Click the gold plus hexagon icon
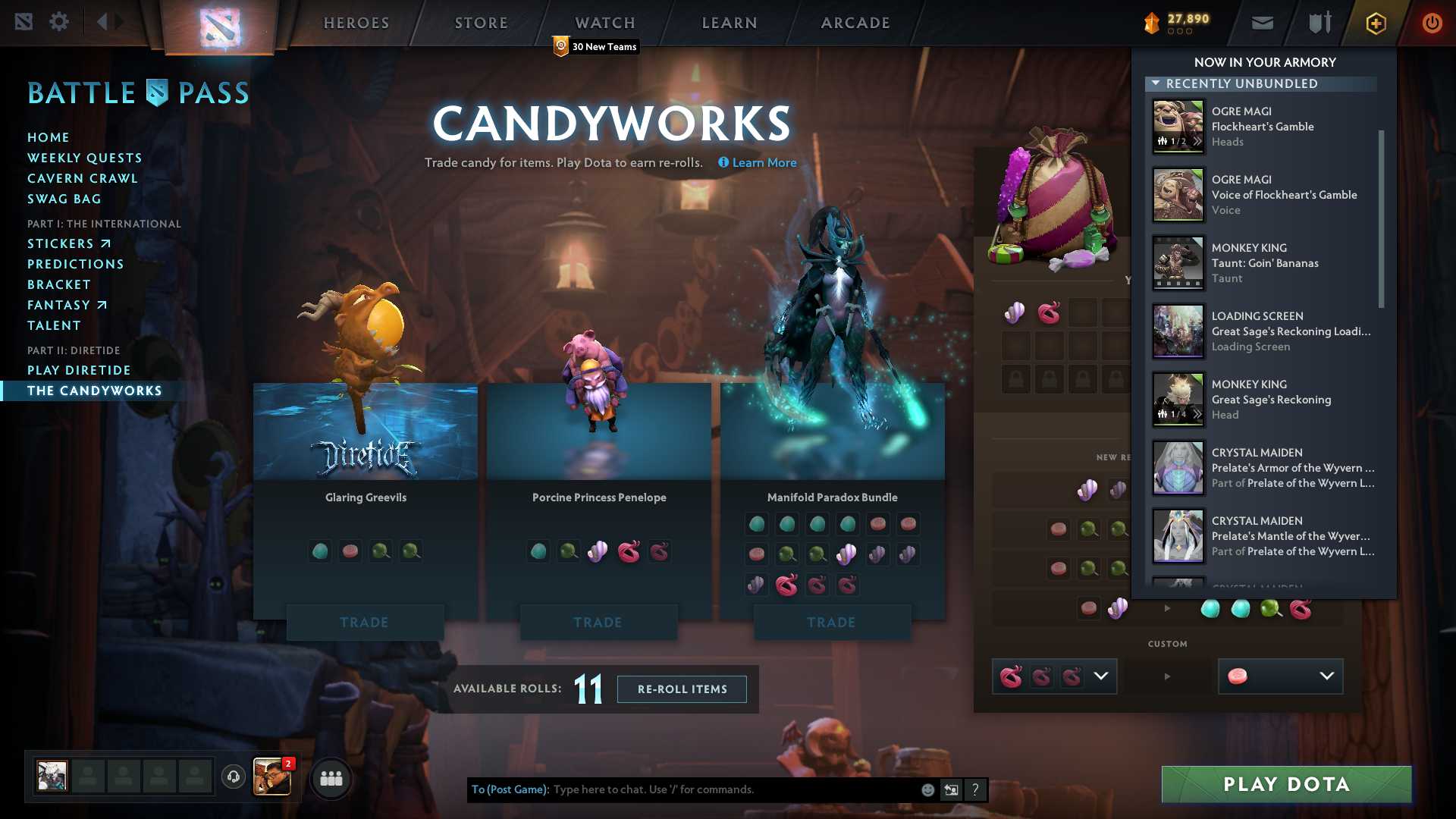This screenshot has width=1456, height=819. (x=1375, y=24)
